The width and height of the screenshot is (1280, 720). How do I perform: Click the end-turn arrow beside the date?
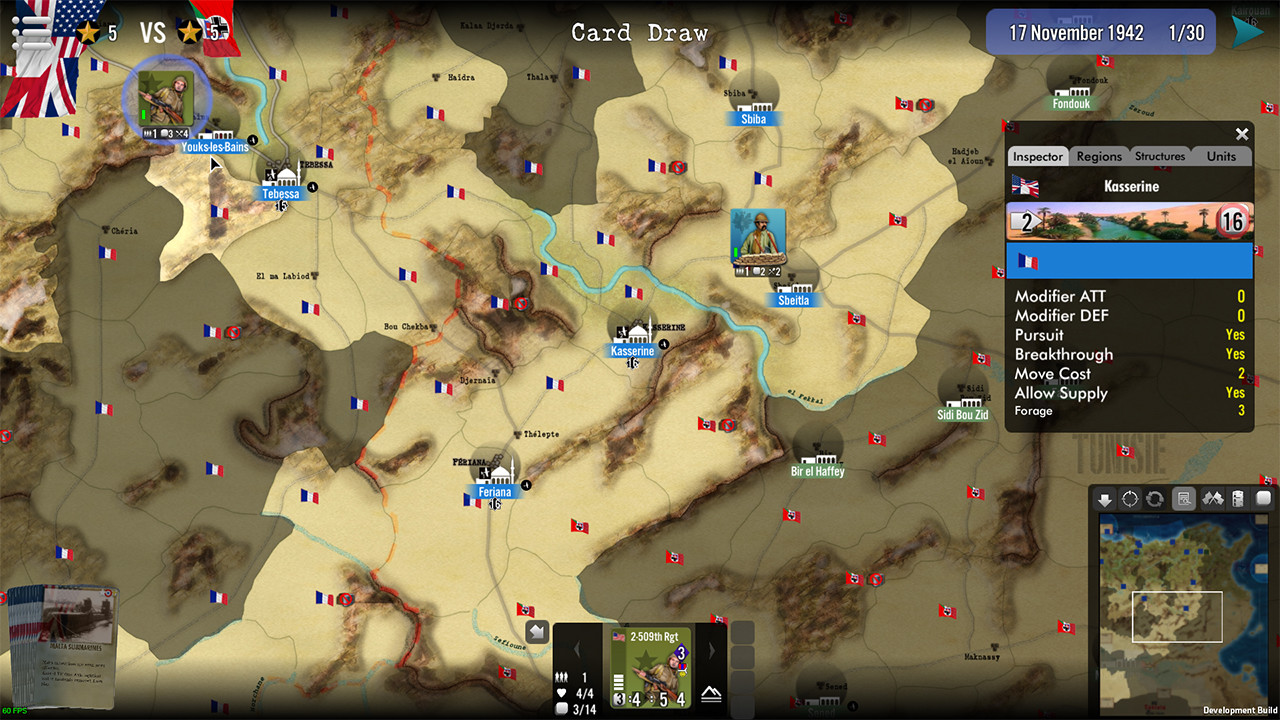pos(1249,30)
